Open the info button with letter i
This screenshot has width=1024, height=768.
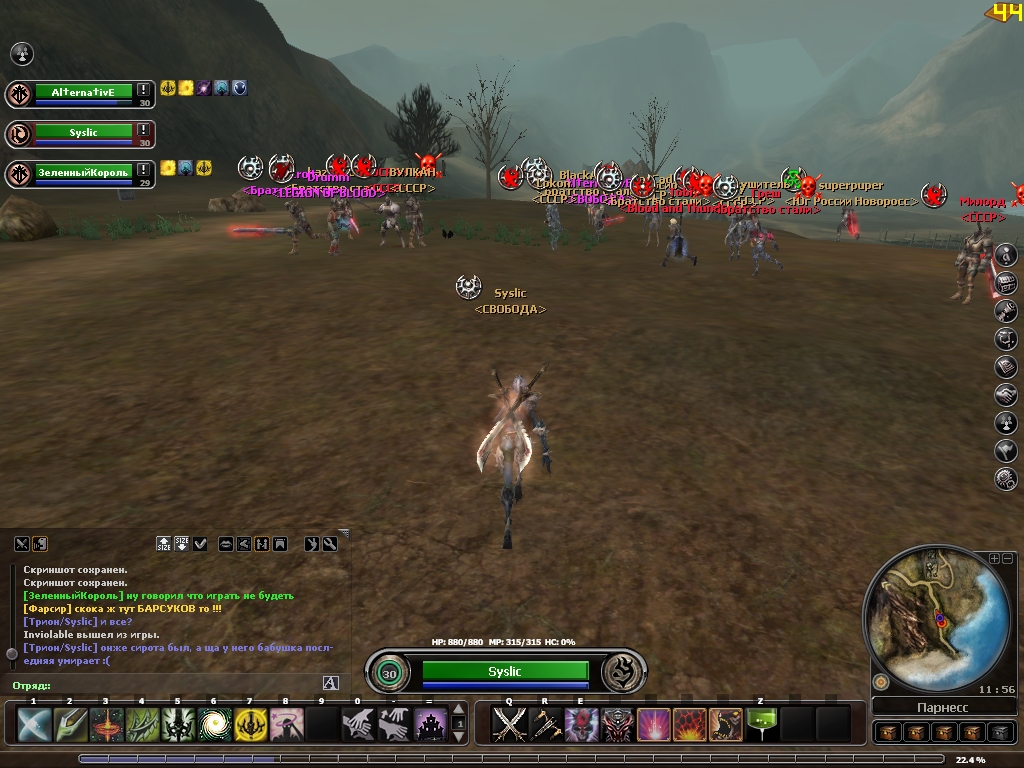(1006, 255)
